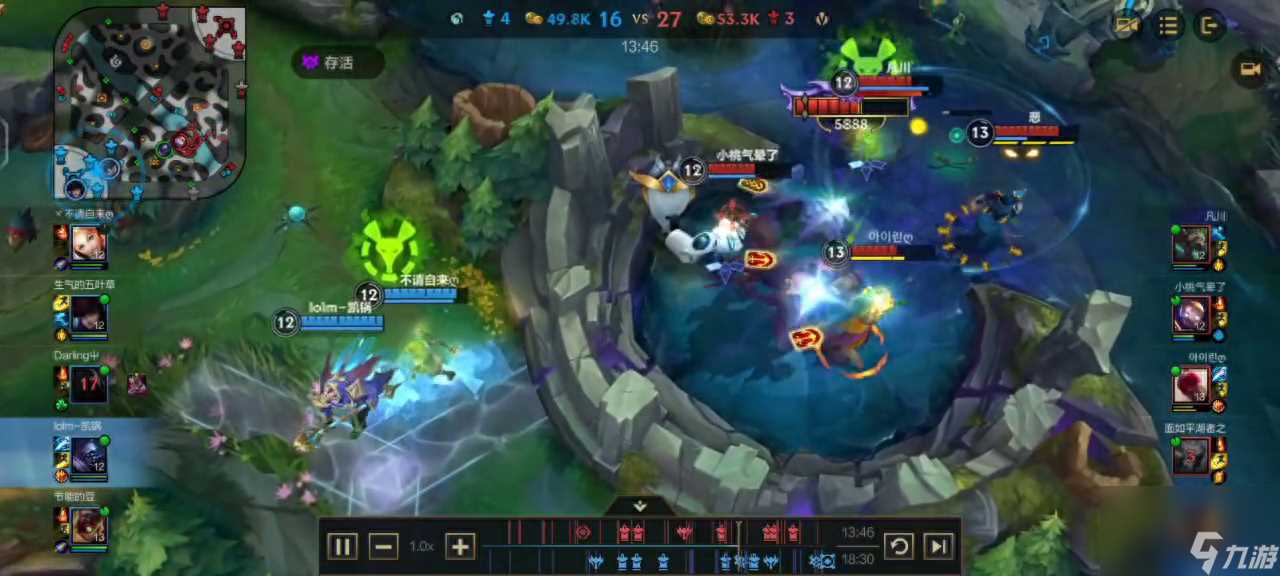
Task: Open the scoreboard list button
Action: point(1168,26)
